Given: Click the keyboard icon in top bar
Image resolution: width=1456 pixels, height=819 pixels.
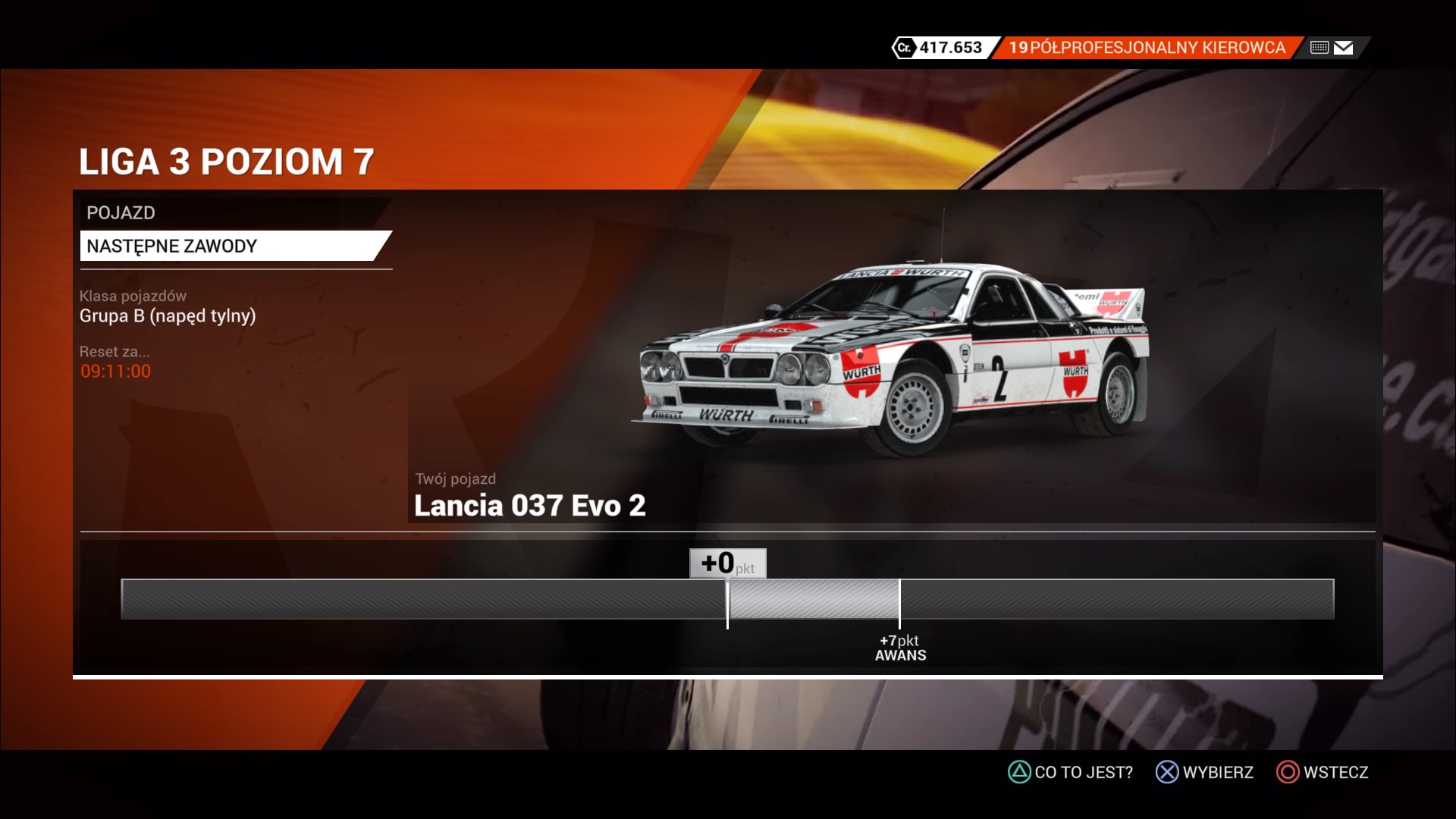Looking at the screenshot, I should 1319,48.
